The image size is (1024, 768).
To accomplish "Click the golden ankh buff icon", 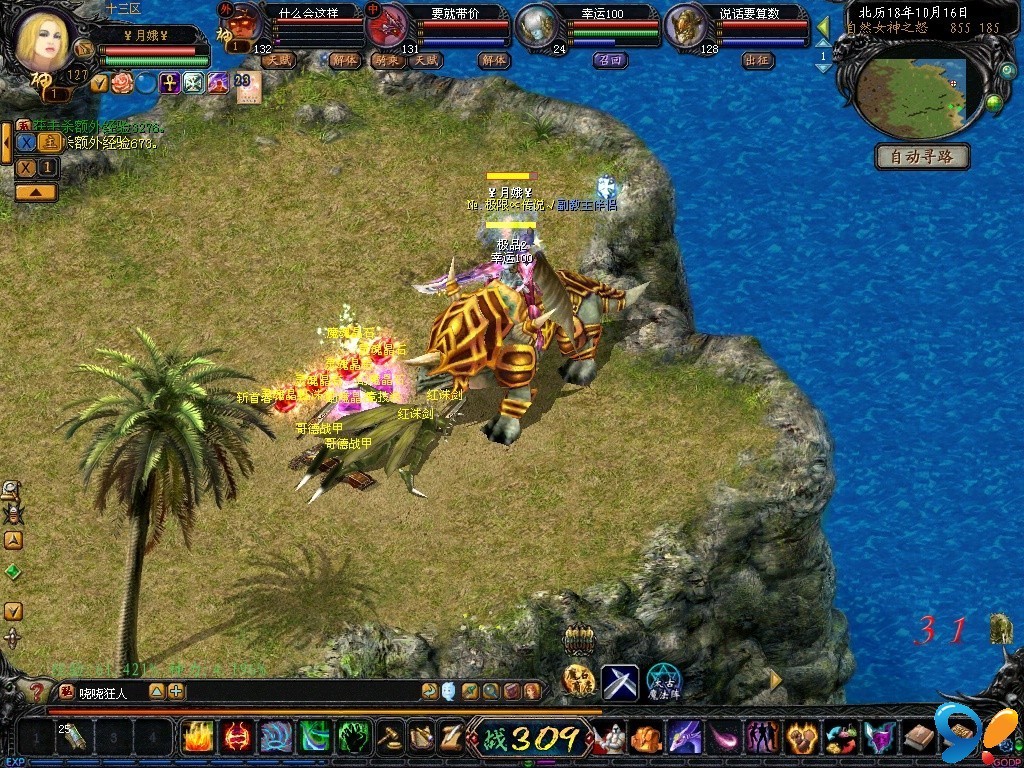I will tap(170, 84).
